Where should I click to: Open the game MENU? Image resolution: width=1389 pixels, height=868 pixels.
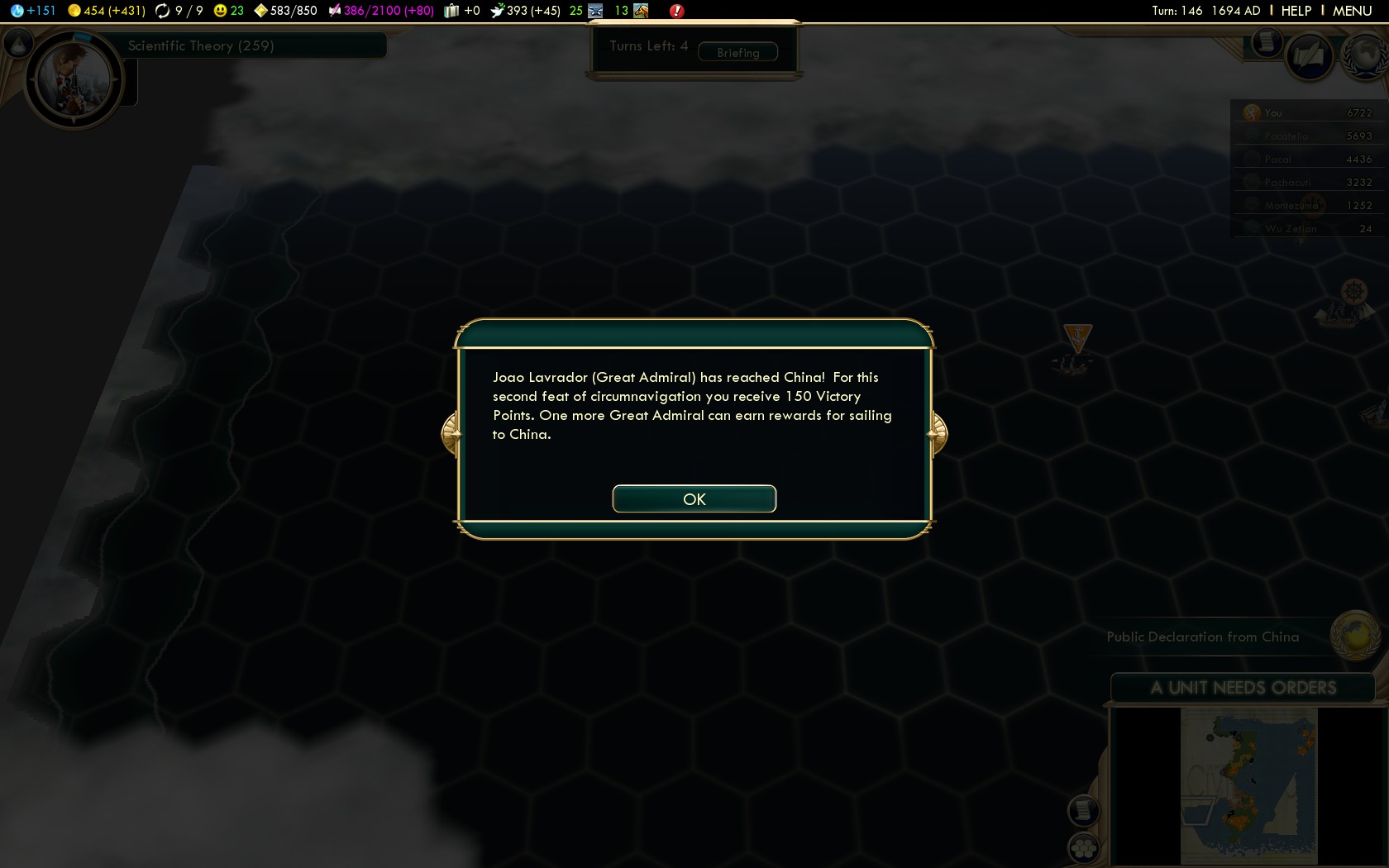(1352, 11)
